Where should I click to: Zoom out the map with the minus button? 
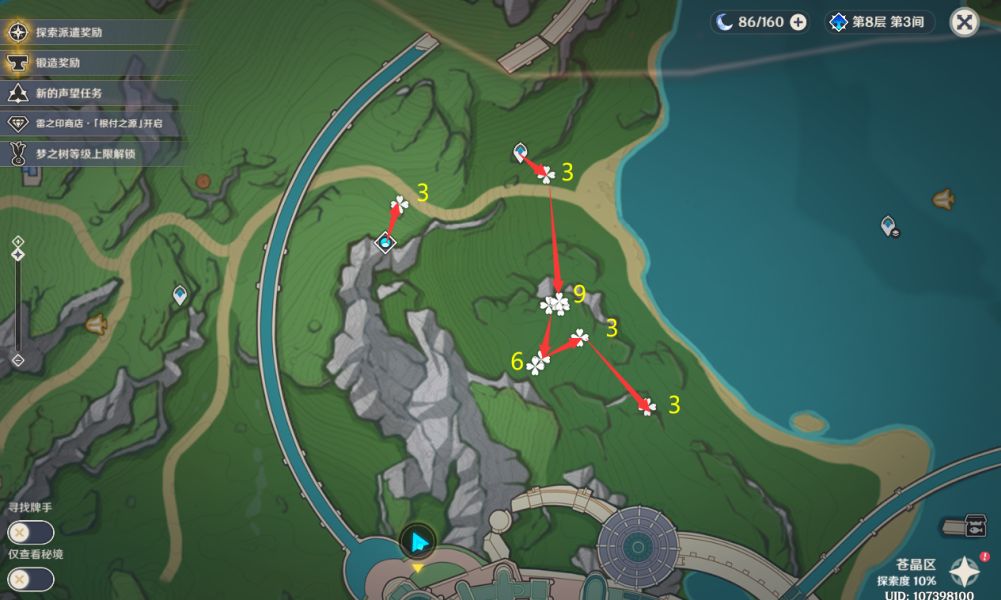click(x=17, y=360)
